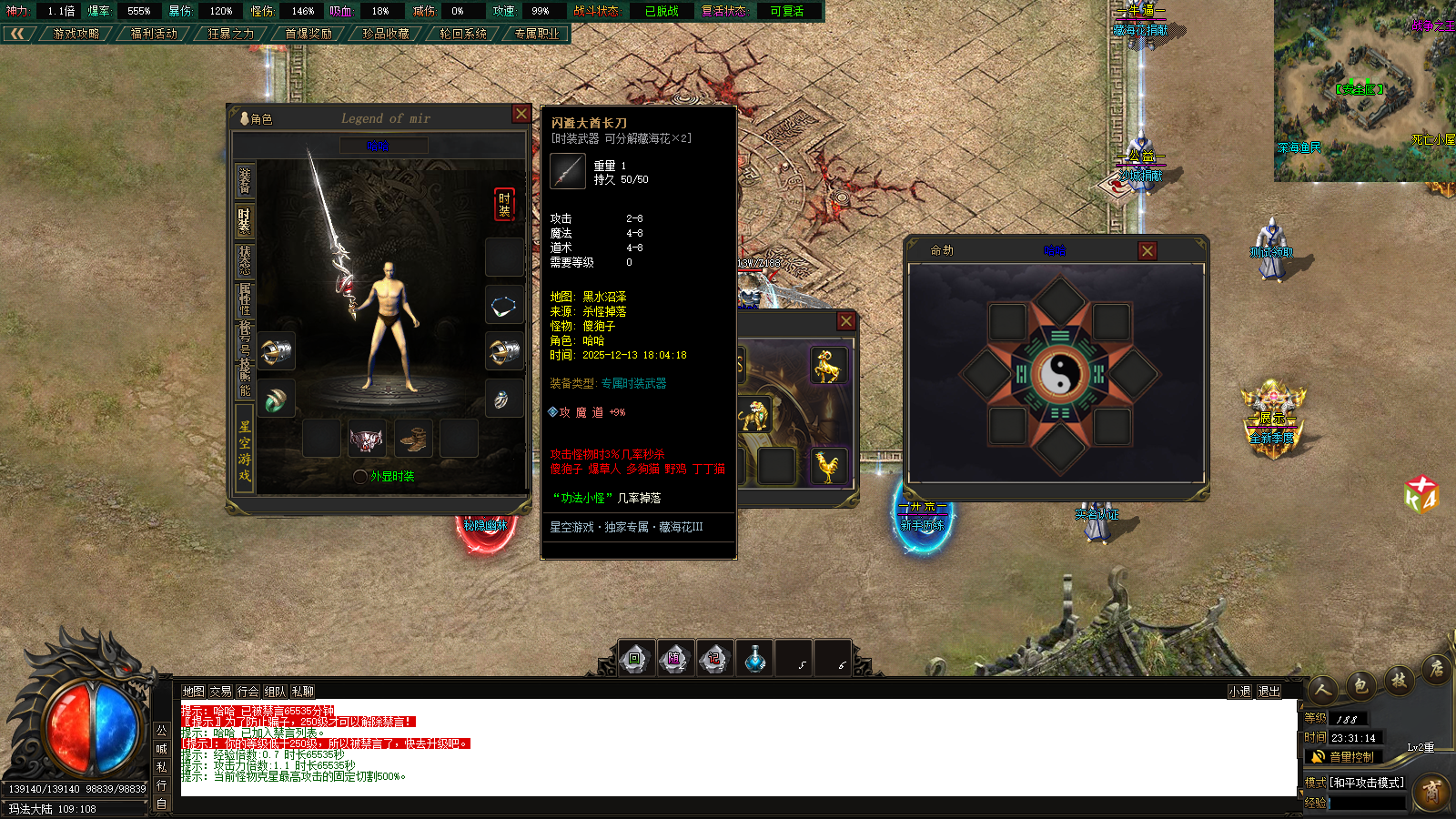Switch chat to the 行会 guild channel
This screenshot has width=1456, height=819.
tap(248, 692)
